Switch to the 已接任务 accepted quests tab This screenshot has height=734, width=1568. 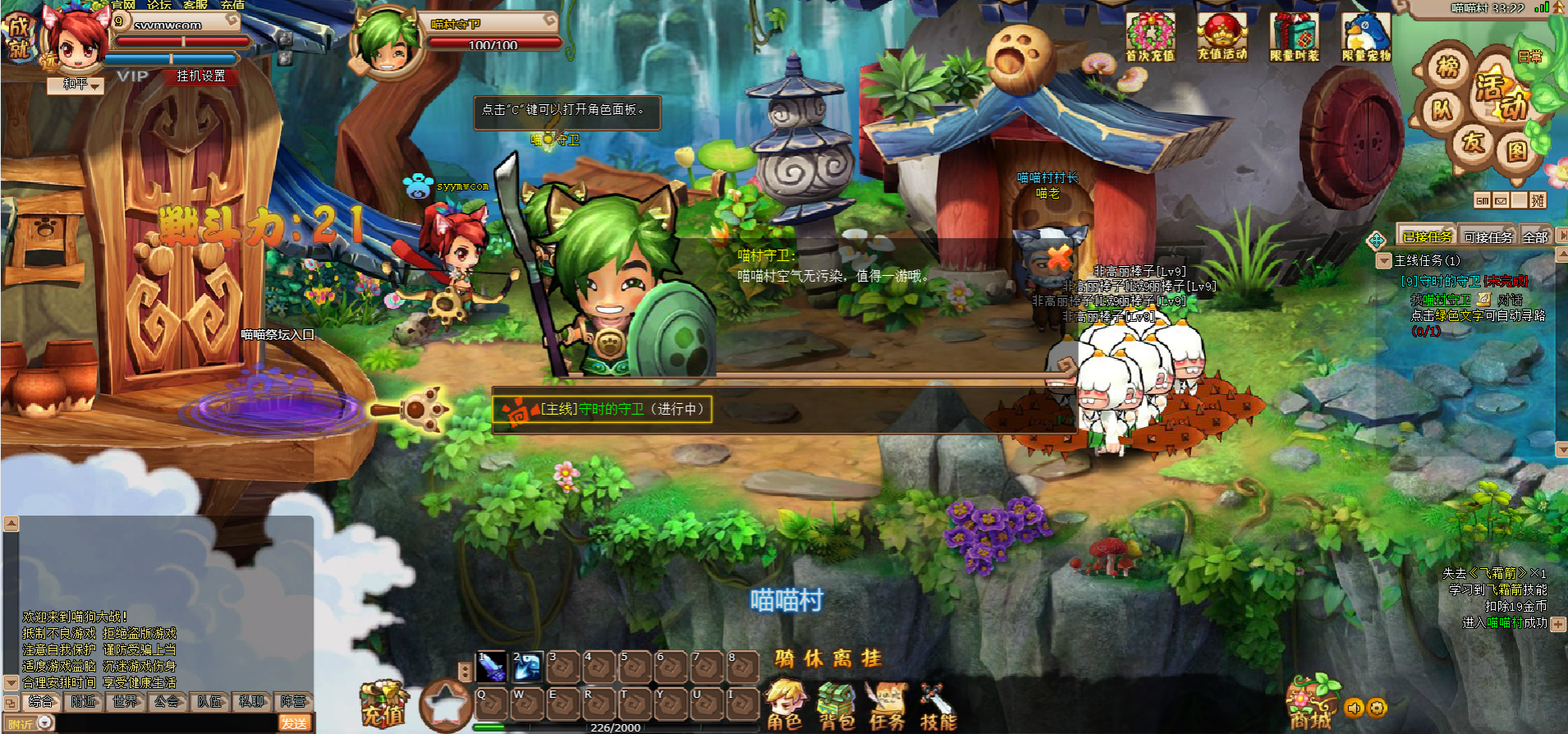pos(1427,237)
